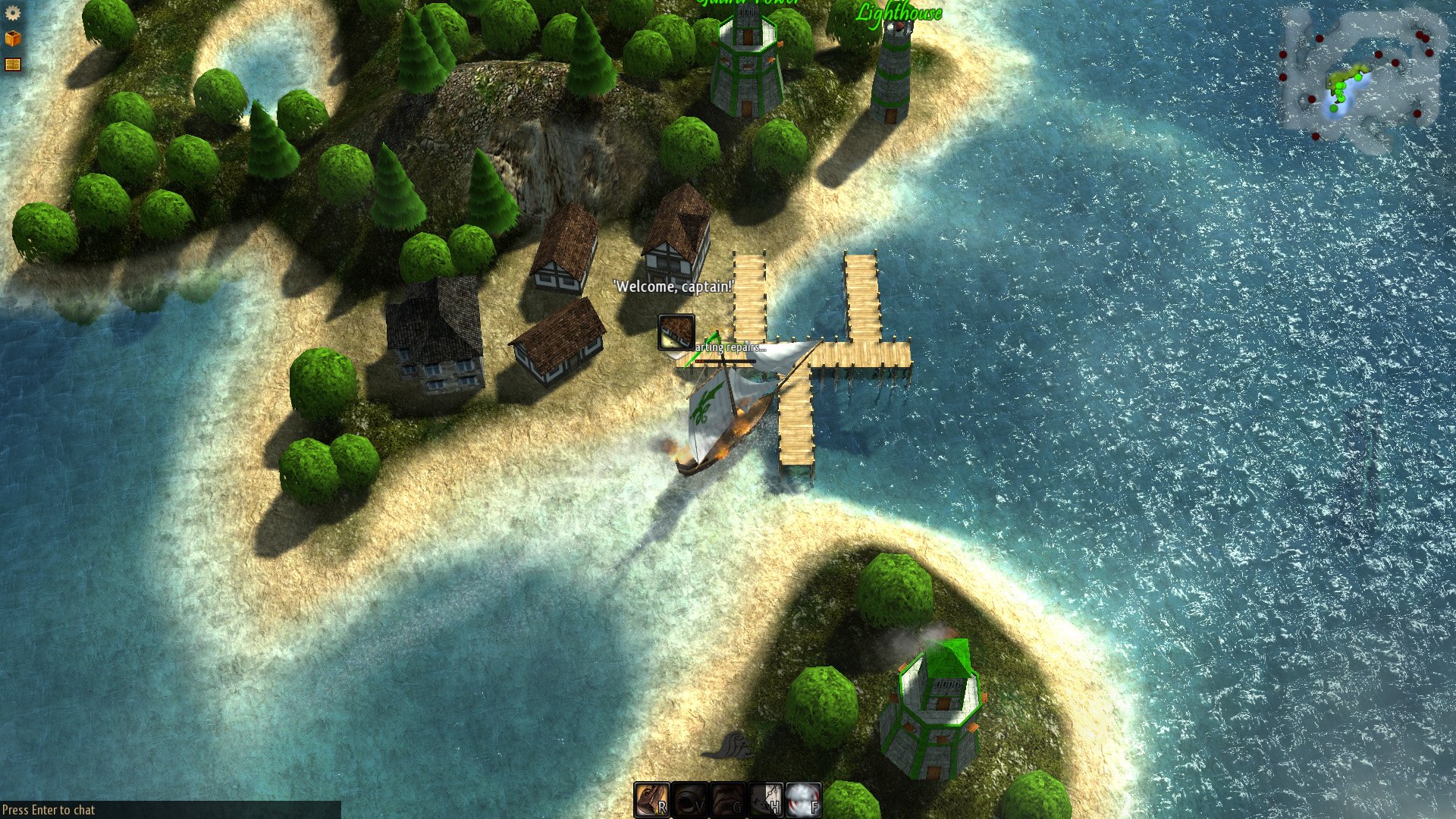Click the chat bar to start typing
This screenshot has width=1456, height=819.
click(x=45, y=809)
